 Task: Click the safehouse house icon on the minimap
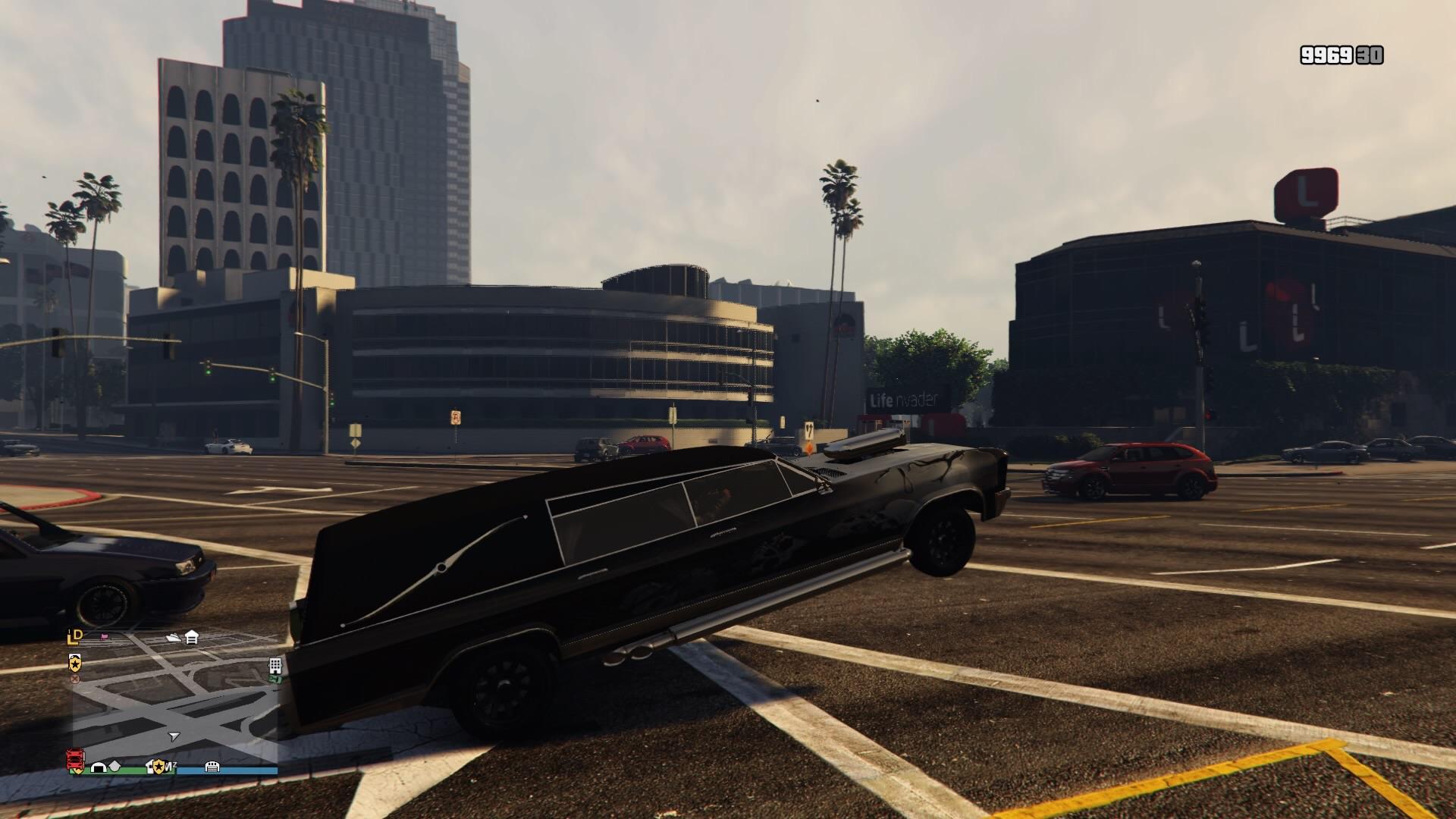(190, 638)
